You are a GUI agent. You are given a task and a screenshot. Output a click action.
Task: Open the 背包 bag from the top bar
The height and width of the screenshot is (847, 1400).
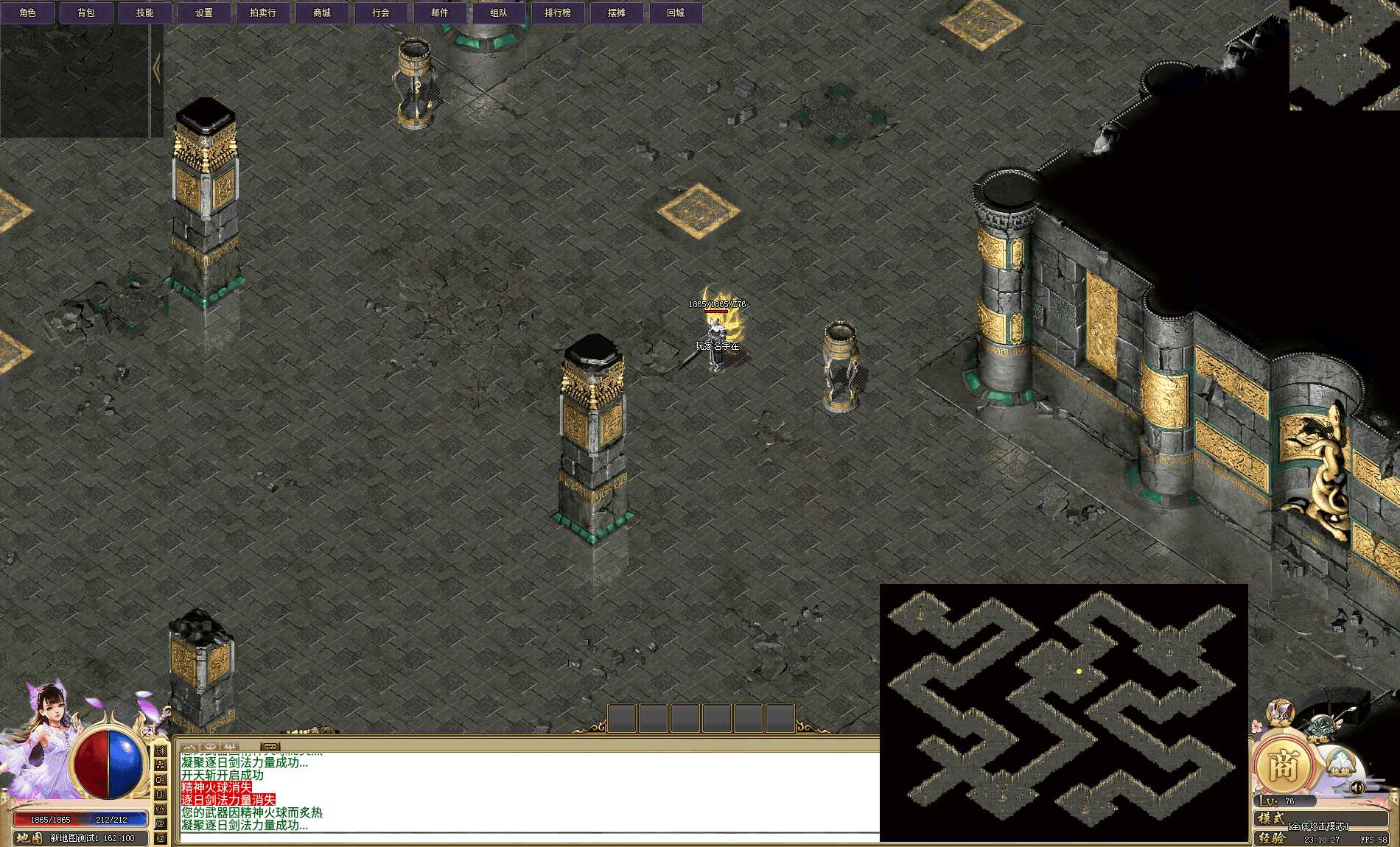[86, 13]
